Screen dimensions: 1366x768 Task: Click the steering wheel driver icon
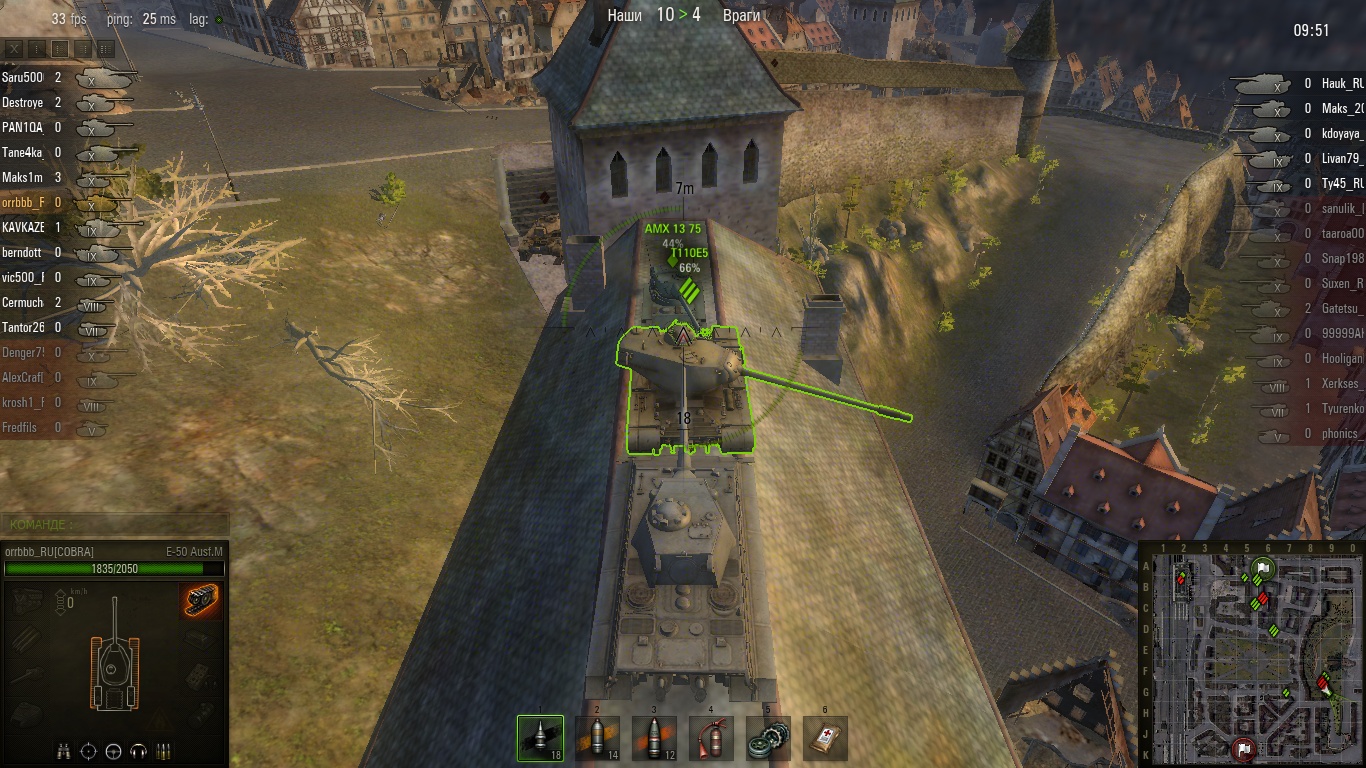tap(113, 750)
